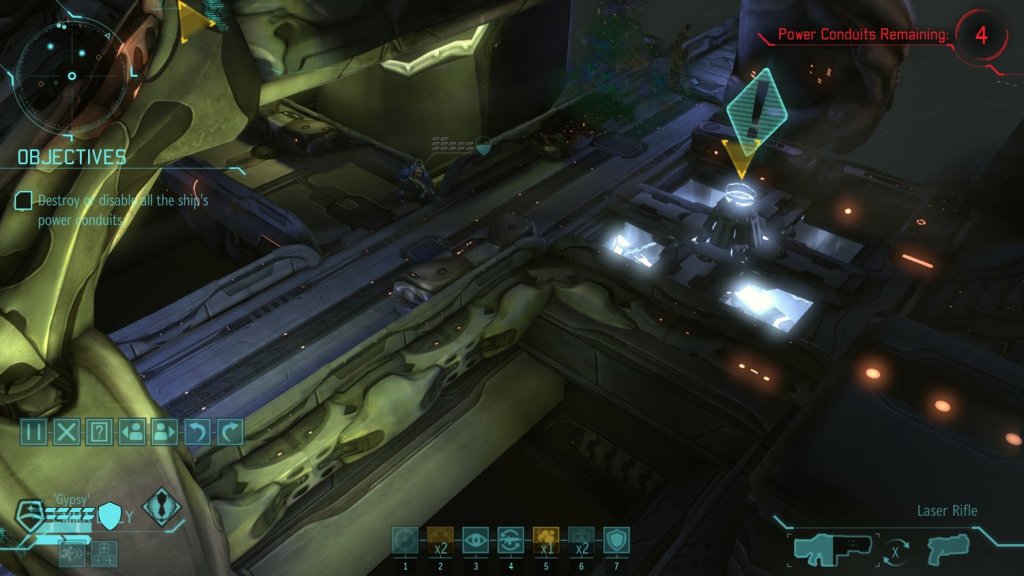Activate the eye Overwatch ability

pos(475,540)
